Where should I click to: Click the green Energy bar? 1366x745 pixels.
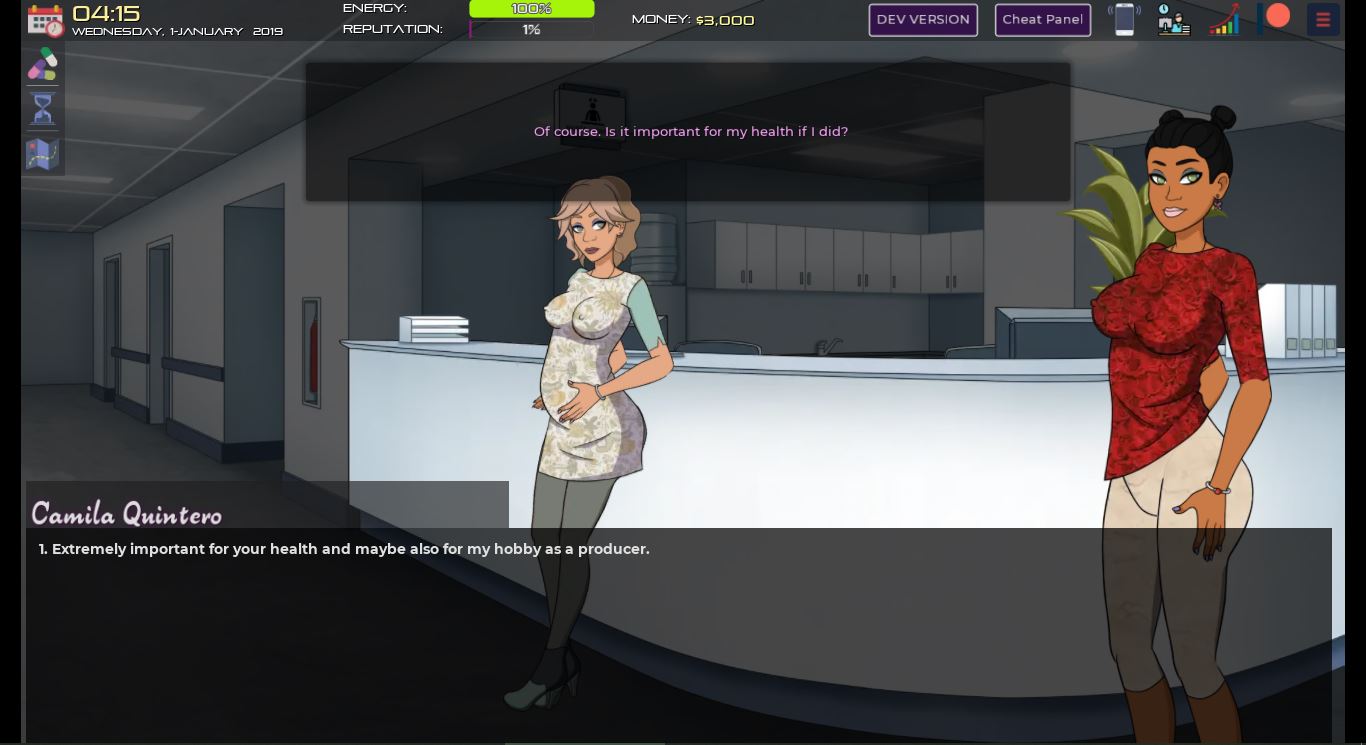531,8
